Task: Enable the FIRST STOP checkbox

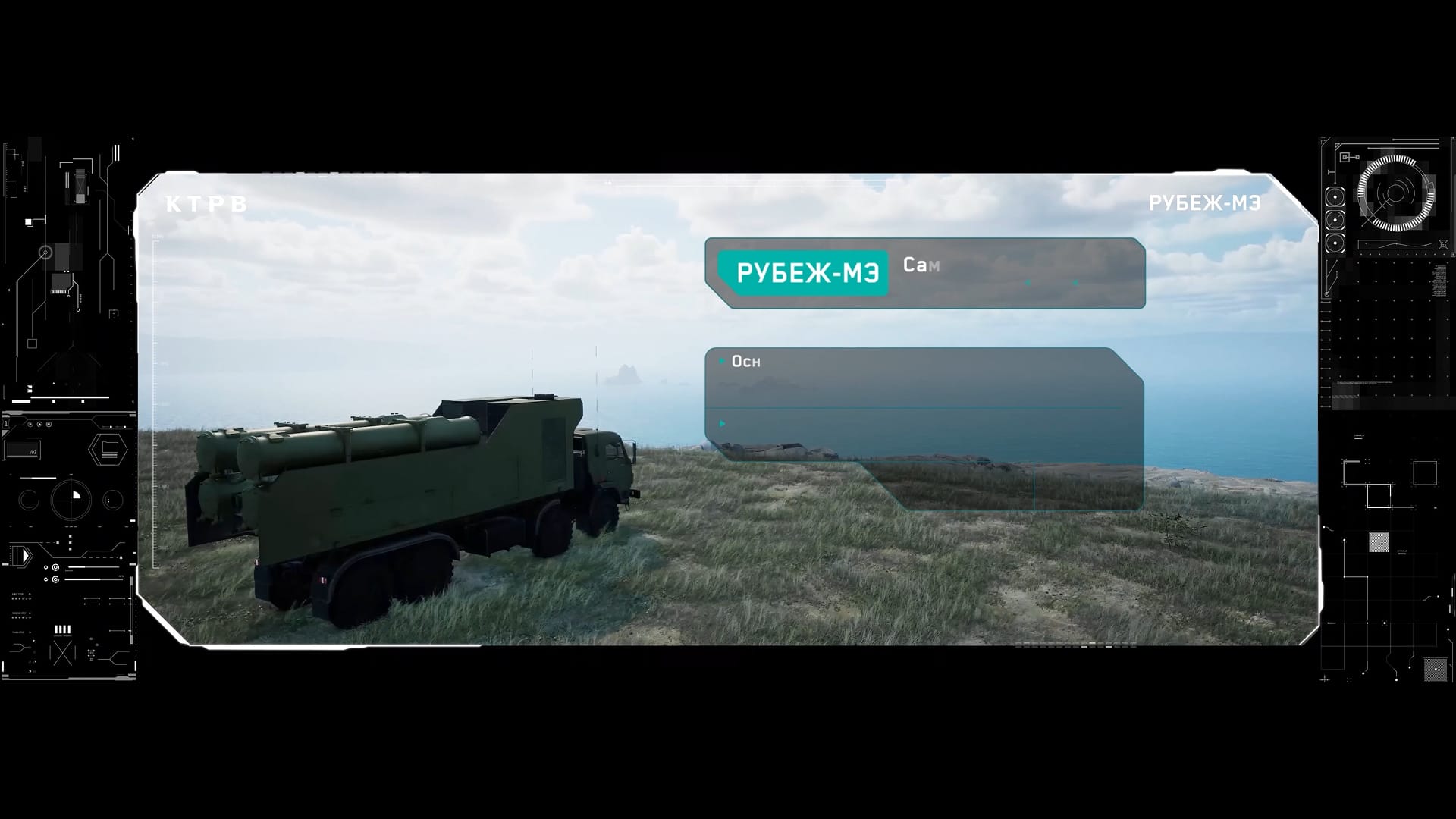Action: pyautogui.click(x=30, y=593)
